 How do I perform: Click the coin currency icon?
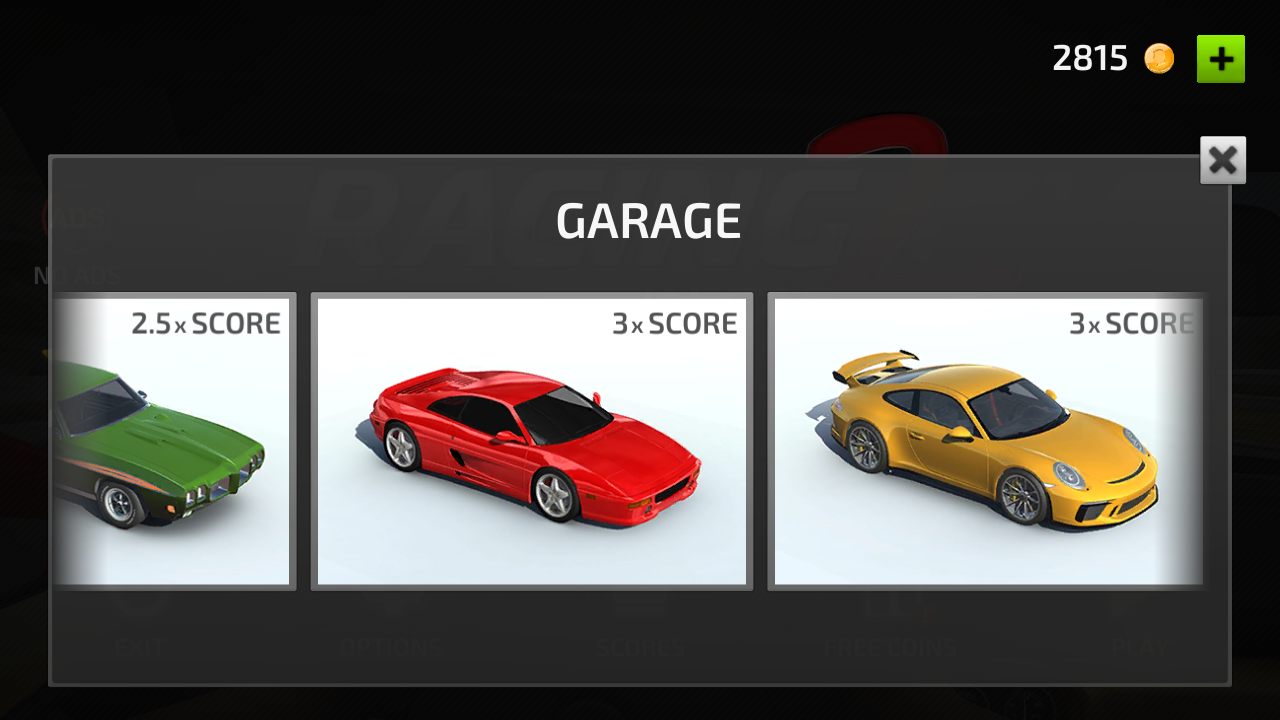coord(1158,58)
